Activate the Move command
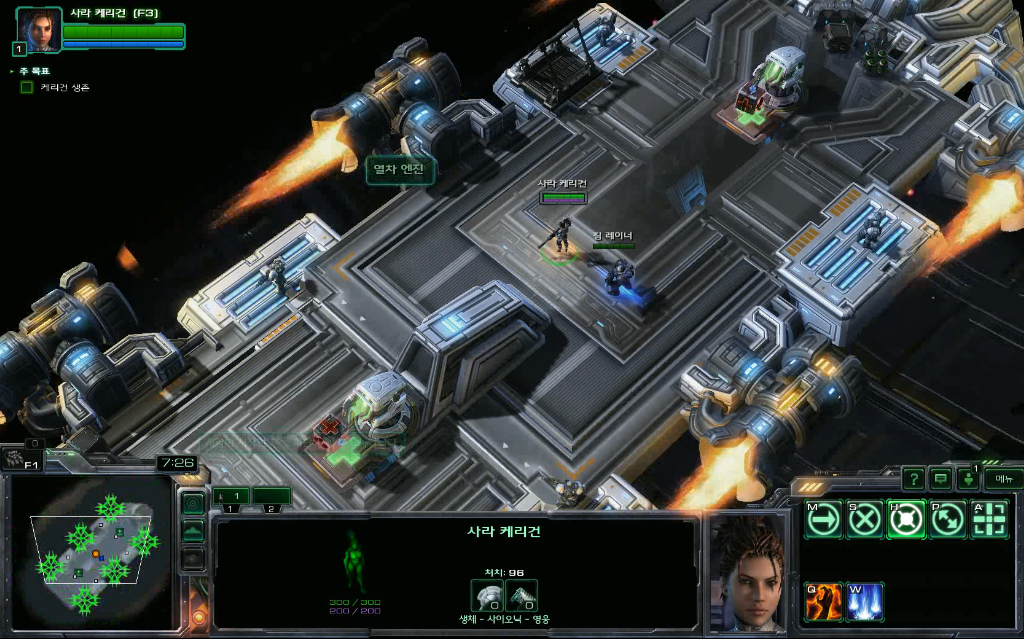Viewport: 1024px width, 639px height. [823, 520]
